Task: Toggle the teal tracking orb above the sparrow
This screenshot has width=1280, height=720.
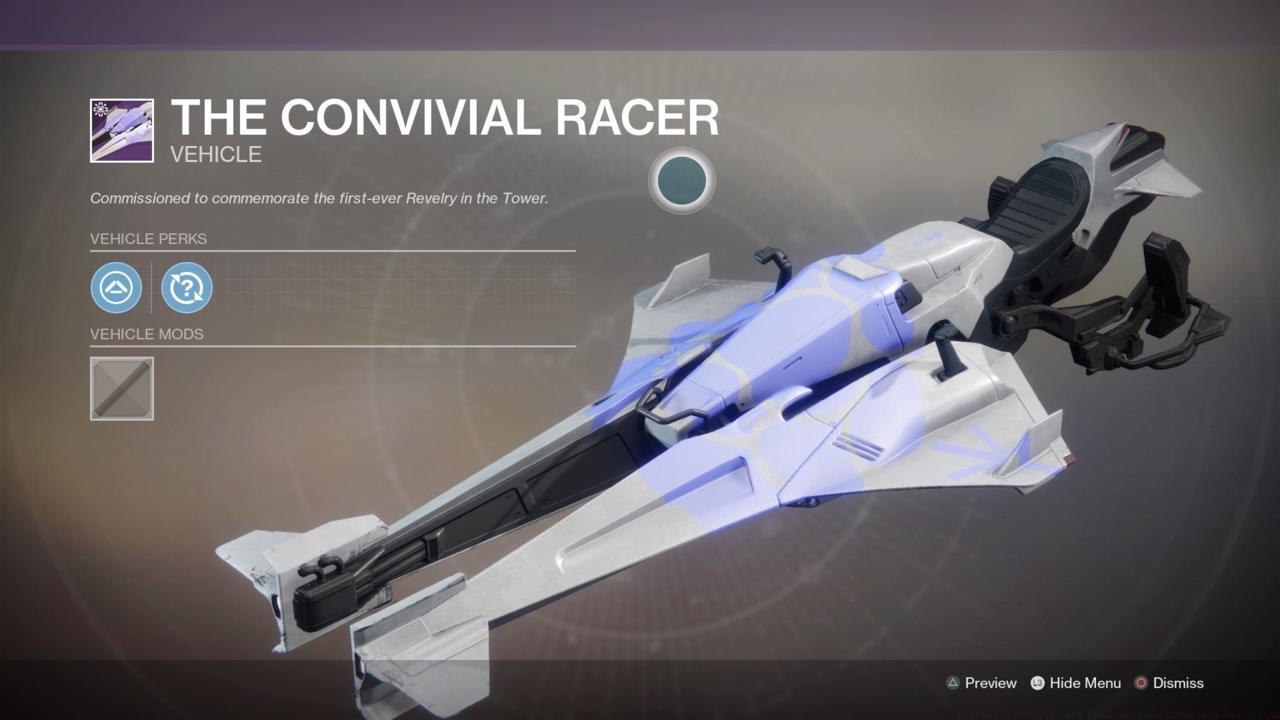Action: coord(681,180)
